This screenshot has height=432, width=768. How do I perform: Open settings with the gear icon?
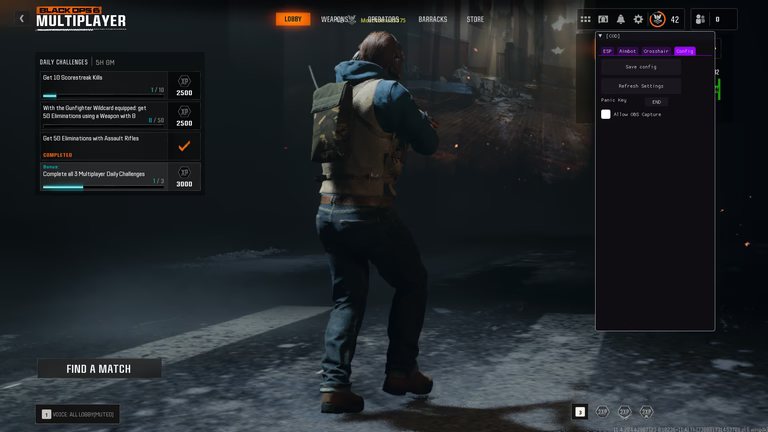[x=638, y=19]
